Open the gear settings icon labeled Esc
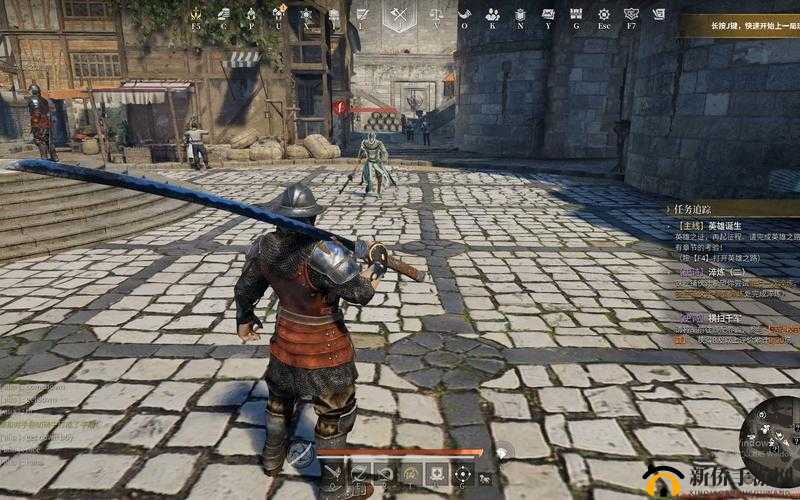Screen dimensions: 800x500 (603, 14)
